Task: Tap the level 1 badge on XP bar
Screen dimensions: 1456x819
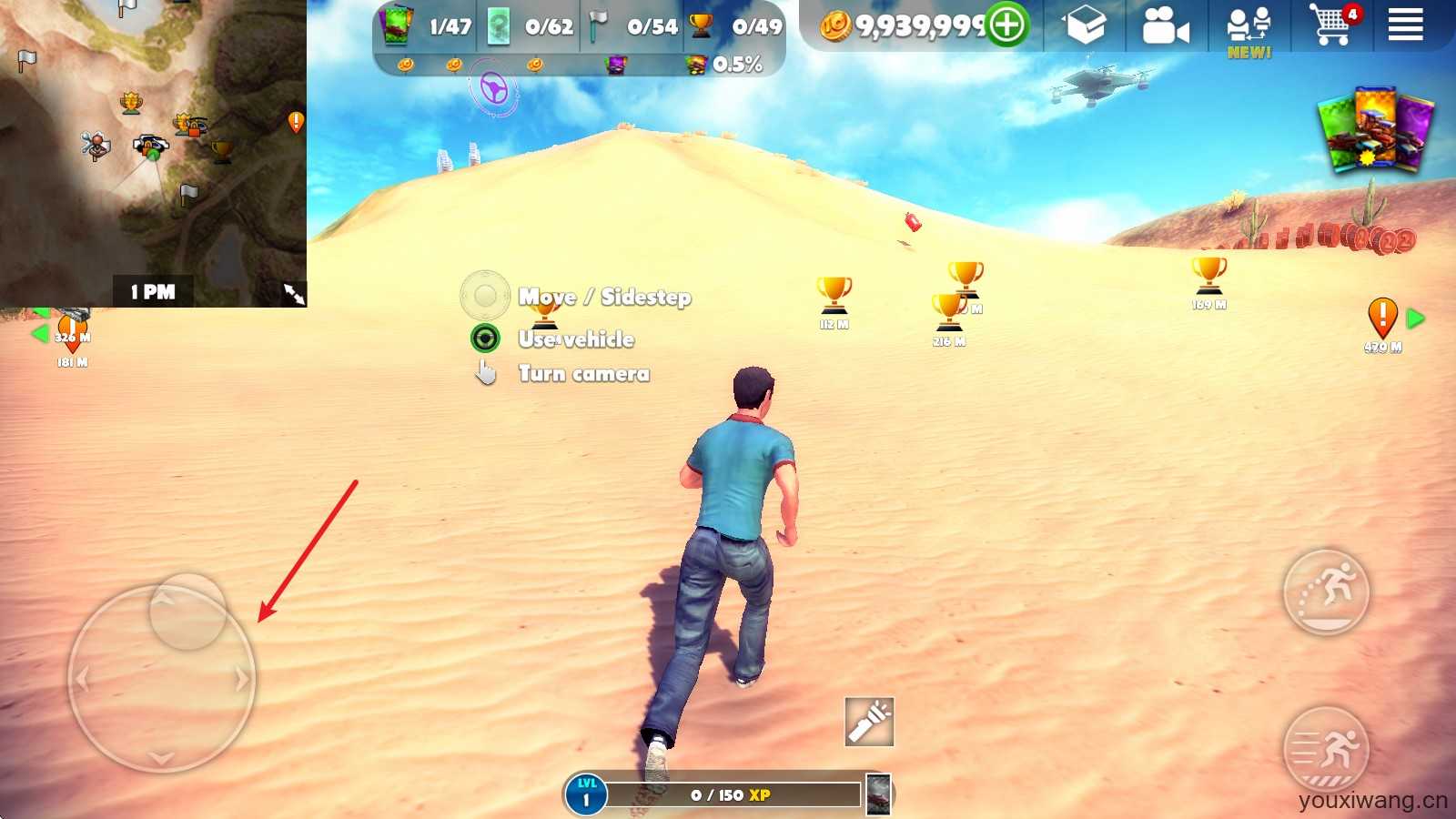Action: (585, 794)
